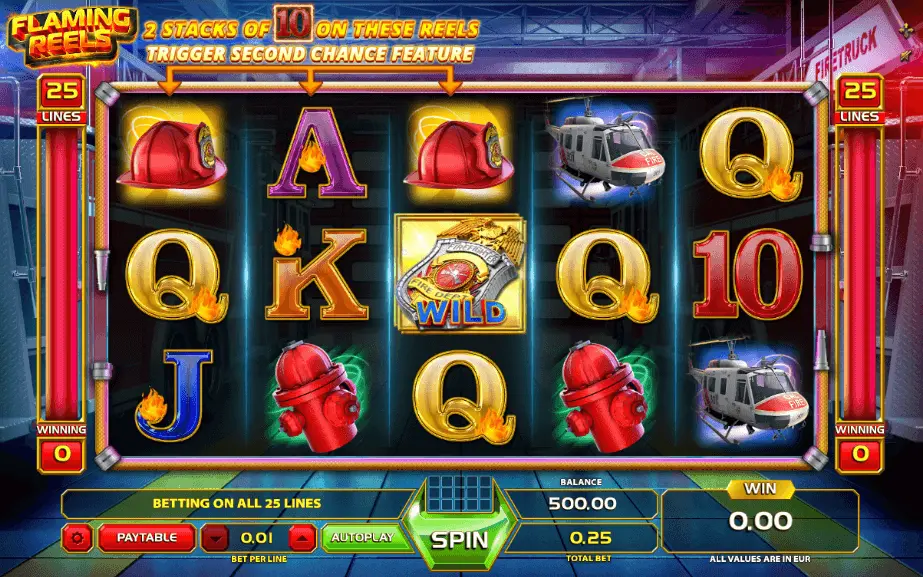Spin the reels with the green SPIN button
Image resolution: width=923 pixels, height=577 pixels.
(x=459, y=539)
